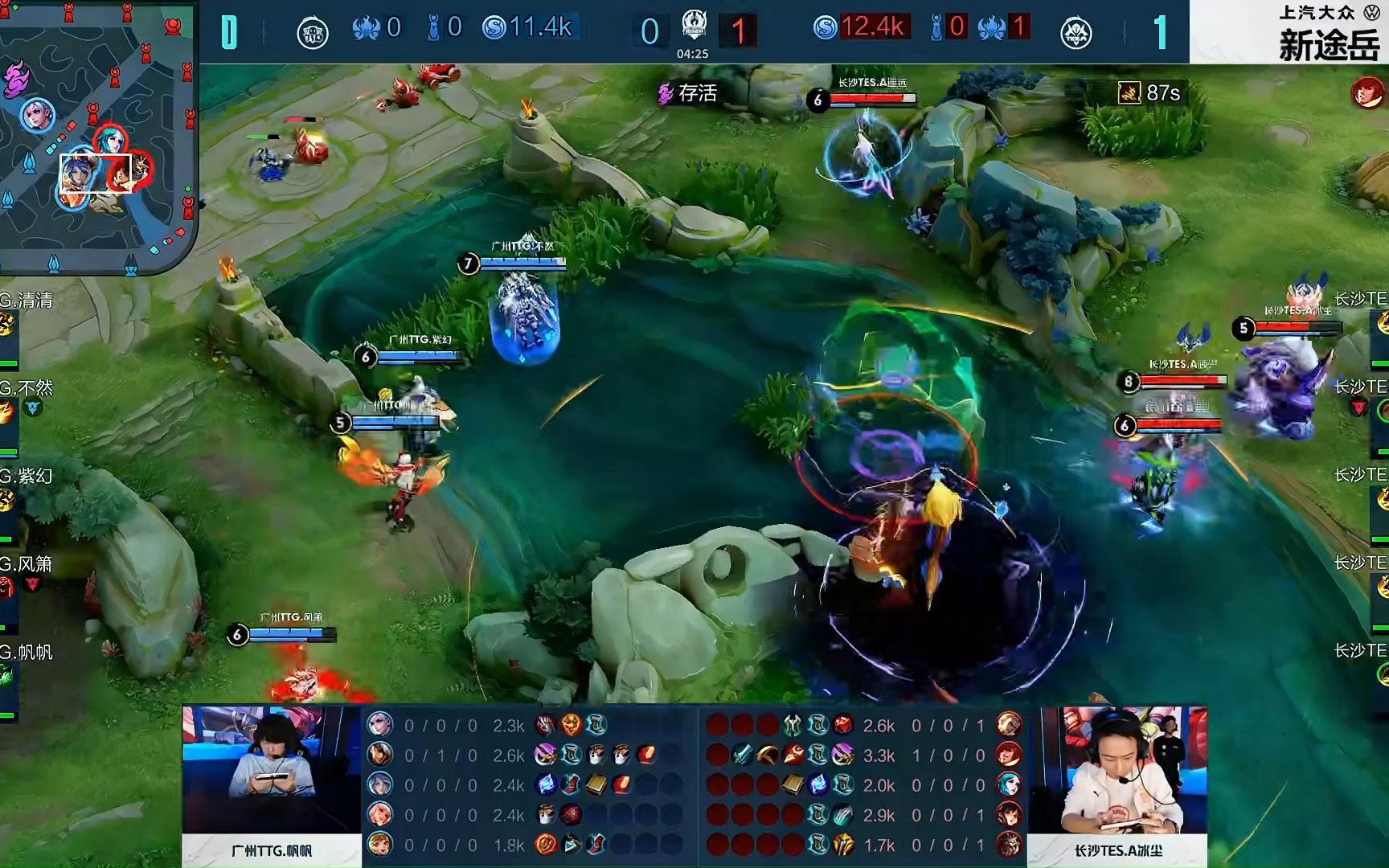Click the red hero portrait with 1.7k gold
This screenshot has width=1389, height=868.
pyautogui.click(x=1009, y=845)
